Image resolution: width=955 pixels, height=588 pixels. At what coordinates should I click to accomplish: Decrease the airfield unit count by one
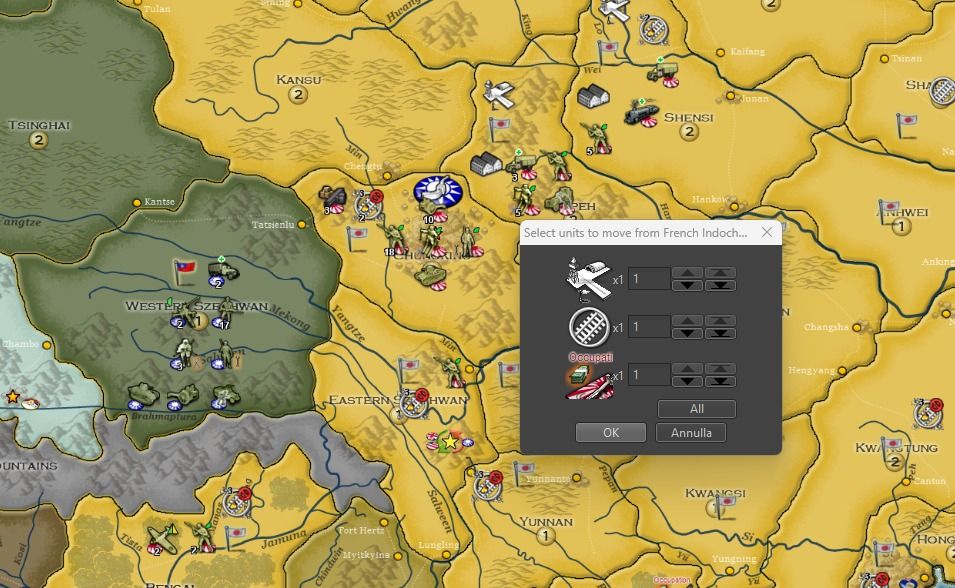tap(687, 285)
